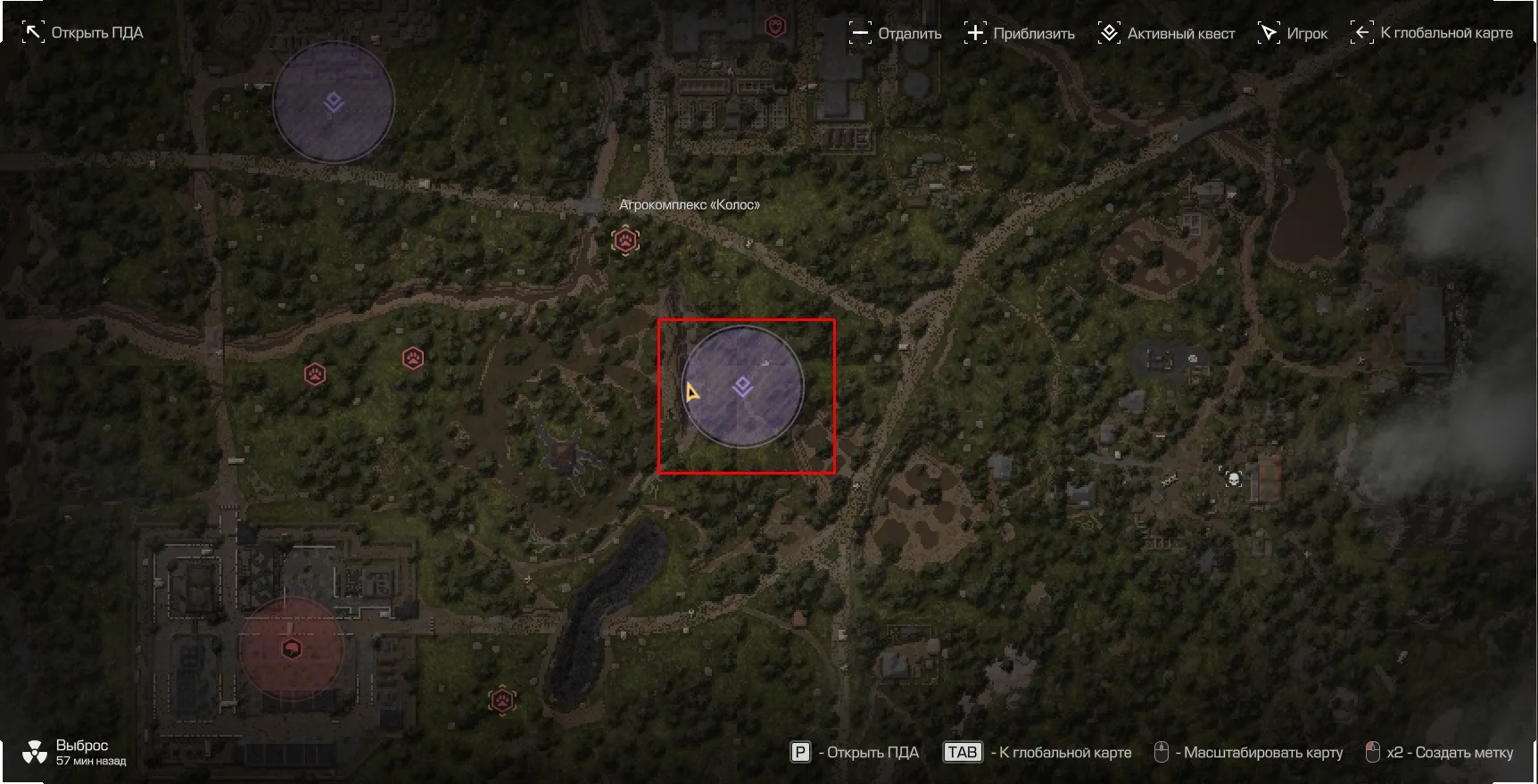Pick the quest diamond beside the player arrow
1538x784 pixels.
click(742, 386)
